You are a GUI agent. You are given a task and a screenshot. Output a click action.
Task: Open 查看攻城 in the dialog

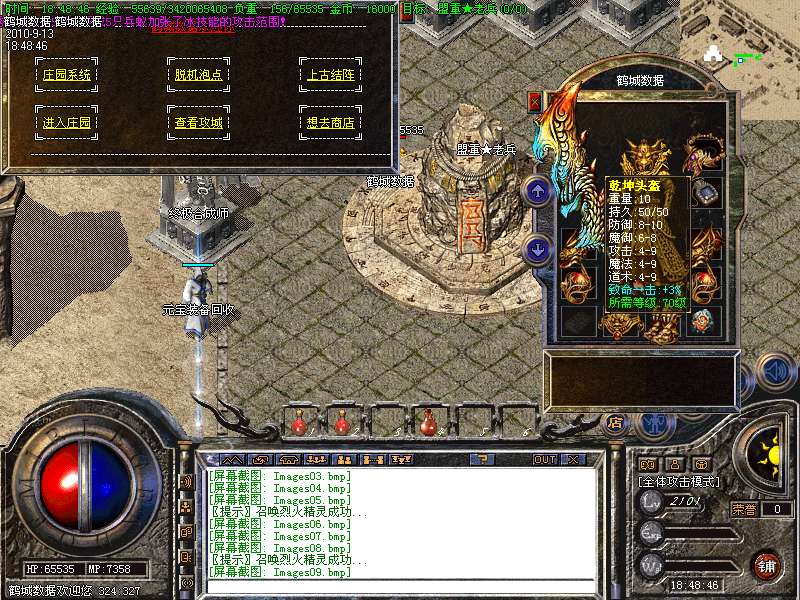click(x=198, y=123)
